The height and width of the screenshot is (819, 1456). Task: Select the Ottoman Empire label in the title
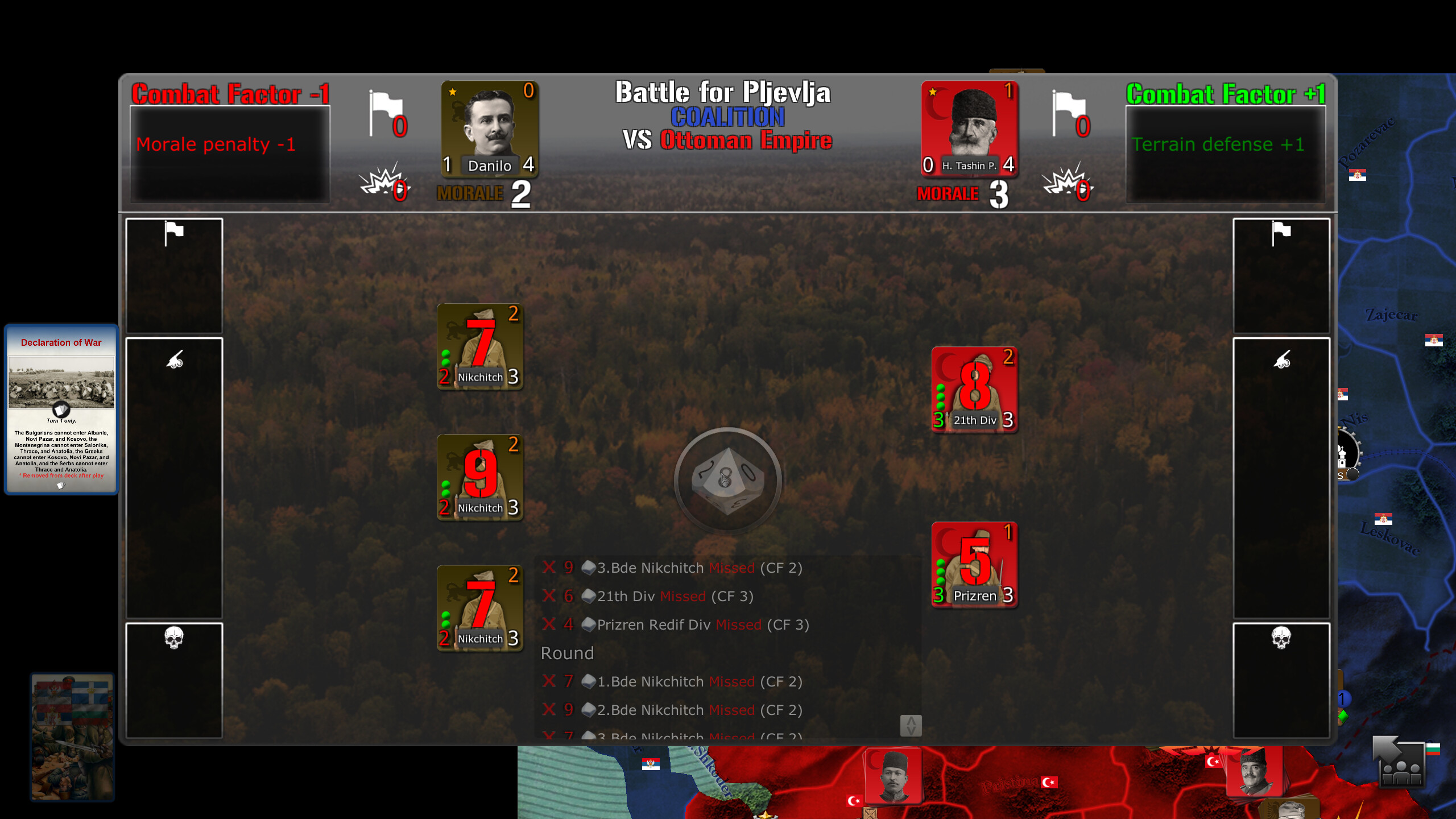[746, 142]
